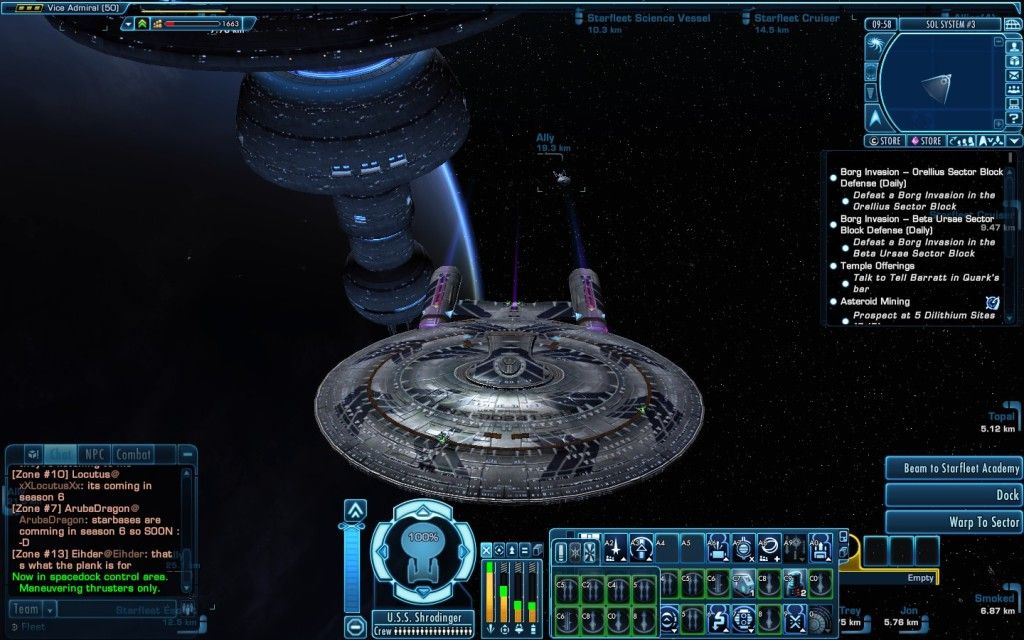Open the pink Dilithium store button
Screen dimensions: 1024x640
pyautogui.click(x=925, y=141)
